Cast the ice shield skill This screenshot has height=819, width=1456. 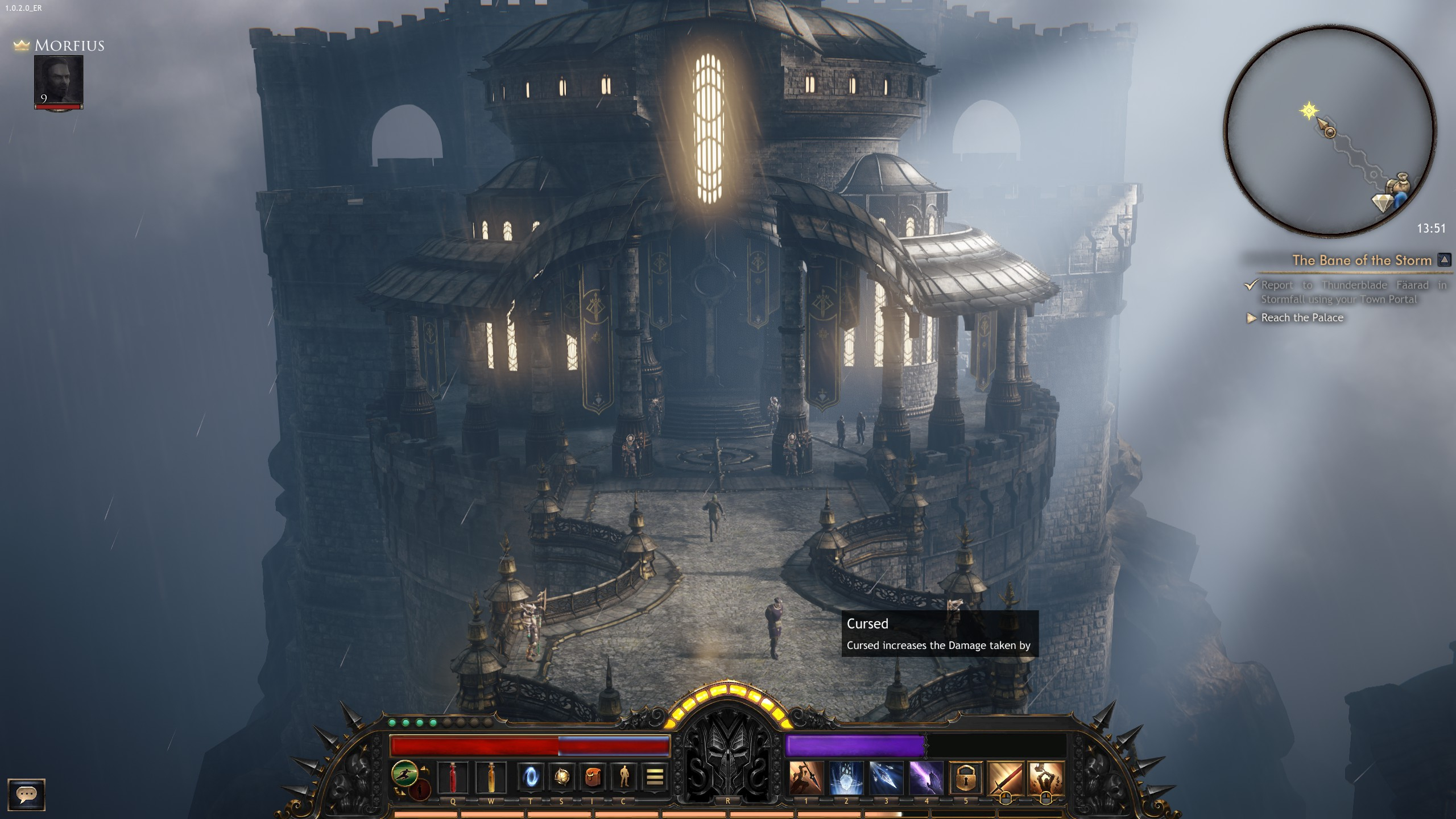[x=846, y=777]
